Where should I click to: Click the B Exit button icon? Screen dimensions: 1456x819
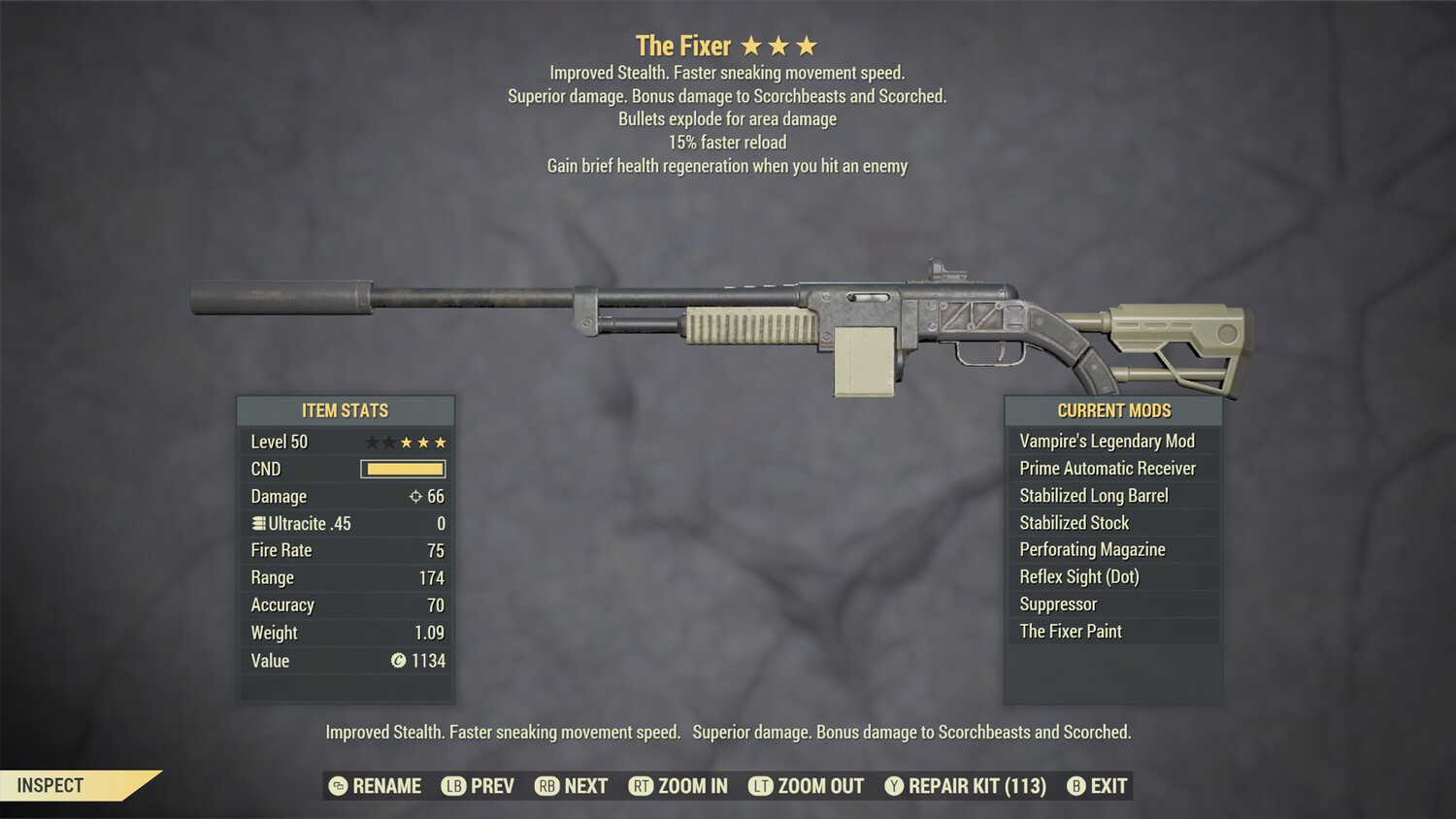1075,786
